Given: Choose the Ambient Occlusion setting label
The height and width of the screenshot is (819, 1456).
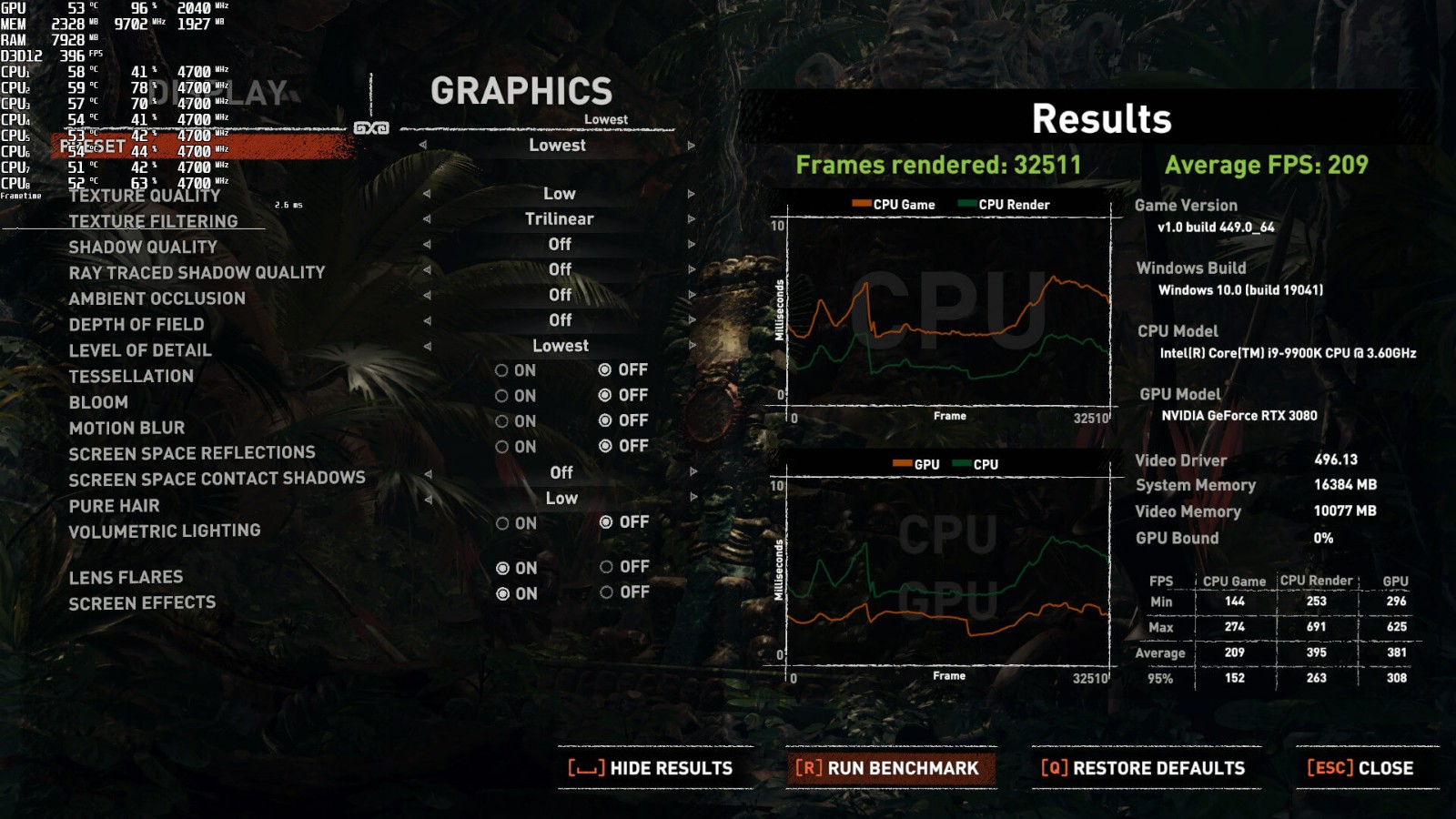Looking at the screenshot, I should (x=157, y=298).
